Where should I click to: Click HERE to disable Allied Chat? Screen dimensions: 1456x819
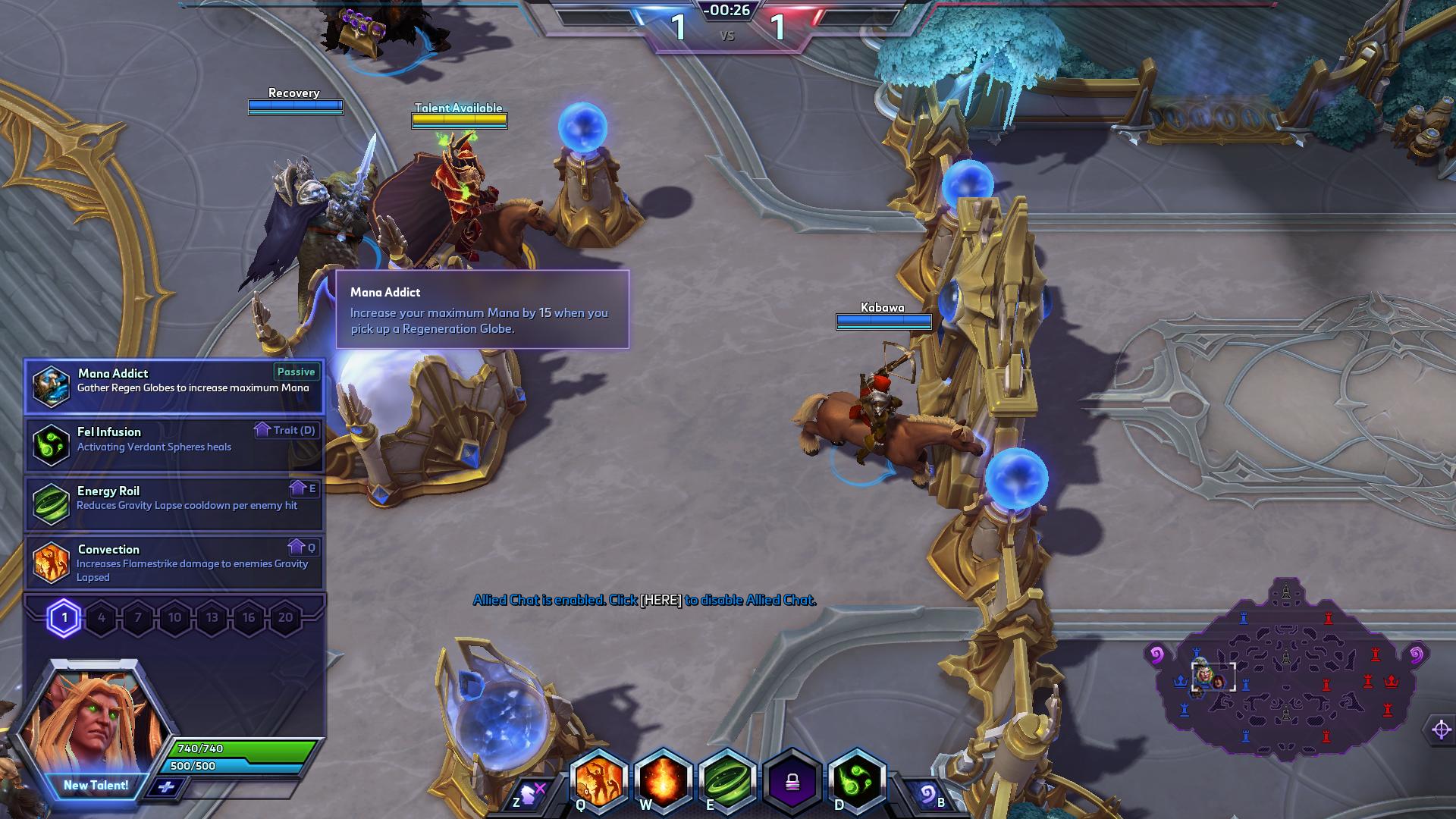point(661,601)
